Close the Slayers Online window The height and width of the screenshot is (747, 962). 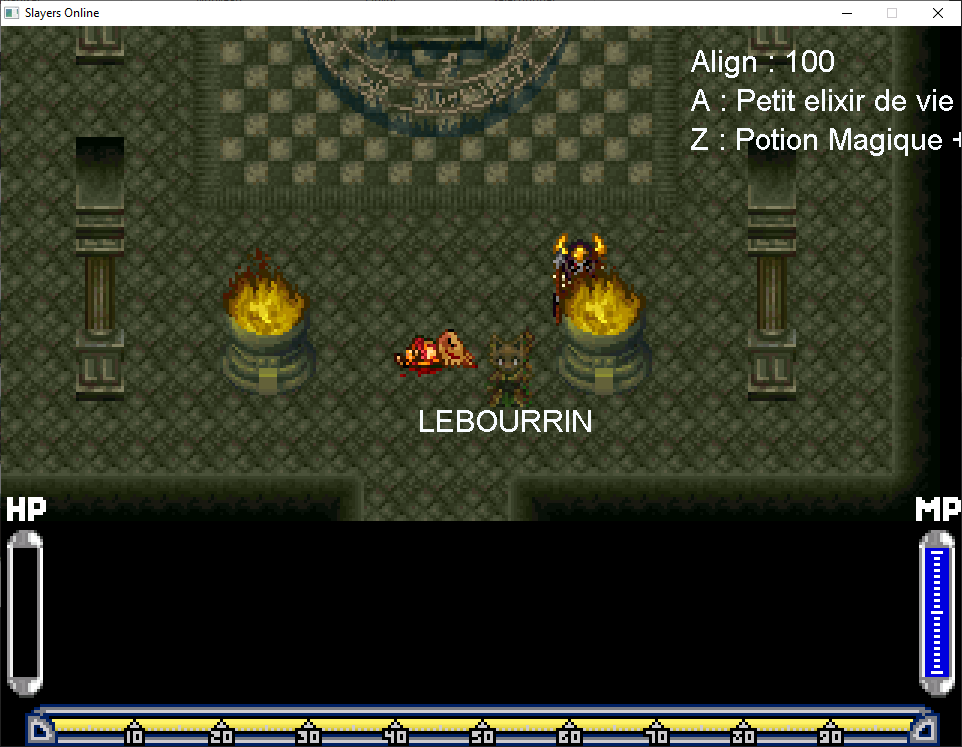(x=937, y=13)
